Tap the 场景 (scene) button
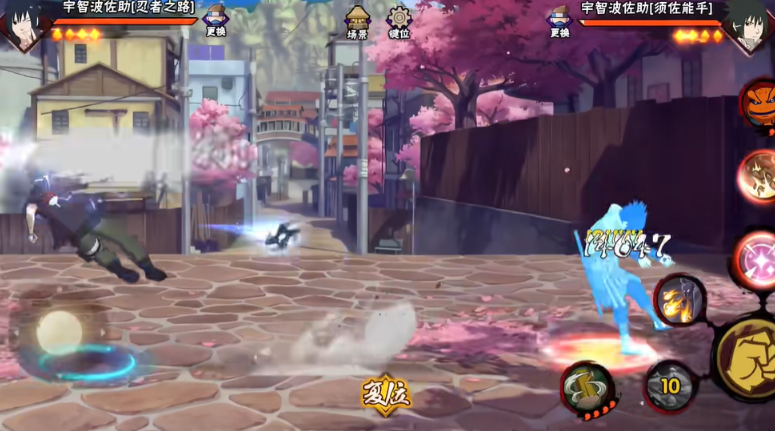Screen dimensions: 775x431 pyautogui.click(x=357, y=22)
